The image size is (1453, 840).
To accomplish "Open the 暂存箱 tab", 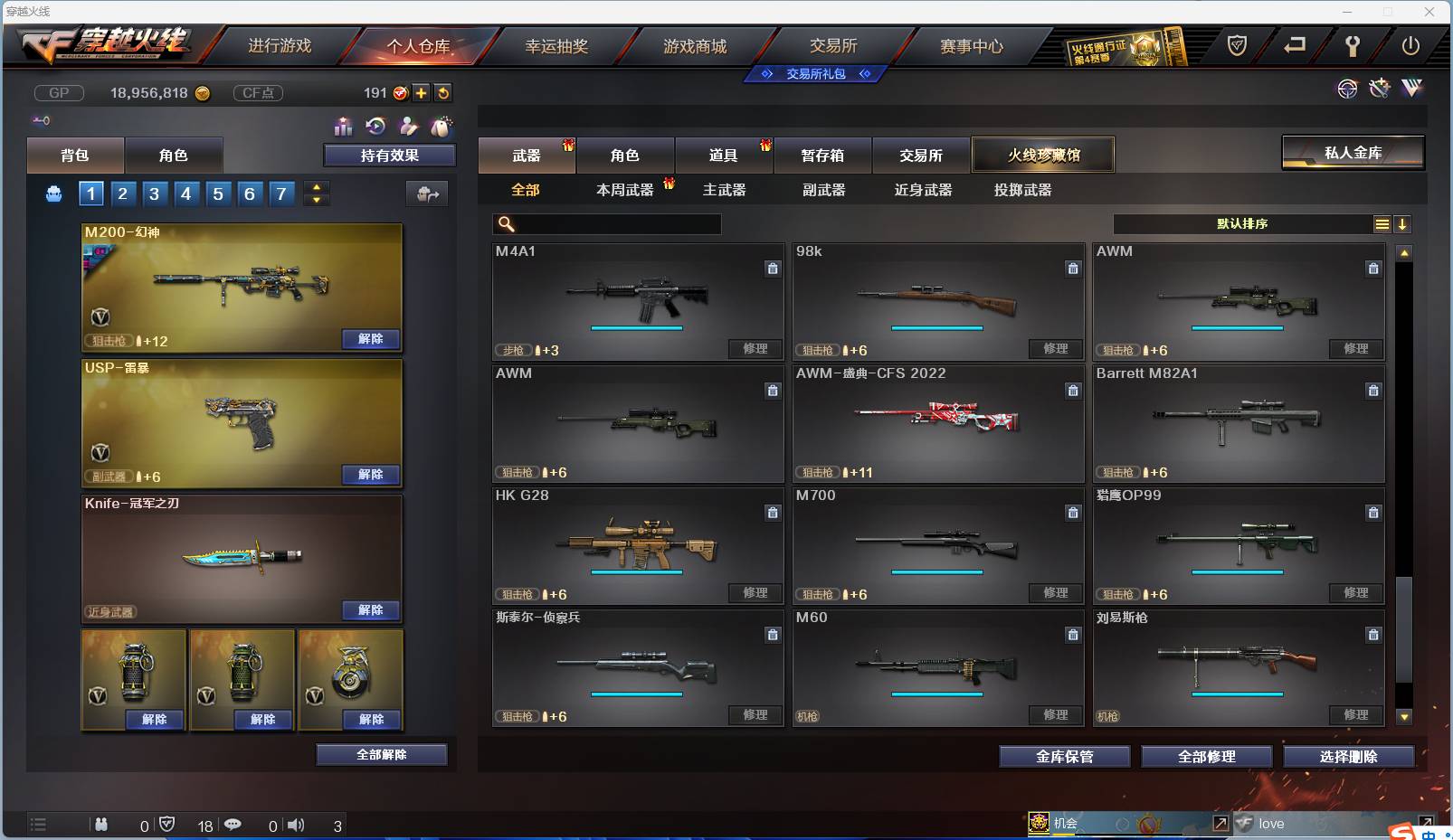I will click(x=821, y=155).
